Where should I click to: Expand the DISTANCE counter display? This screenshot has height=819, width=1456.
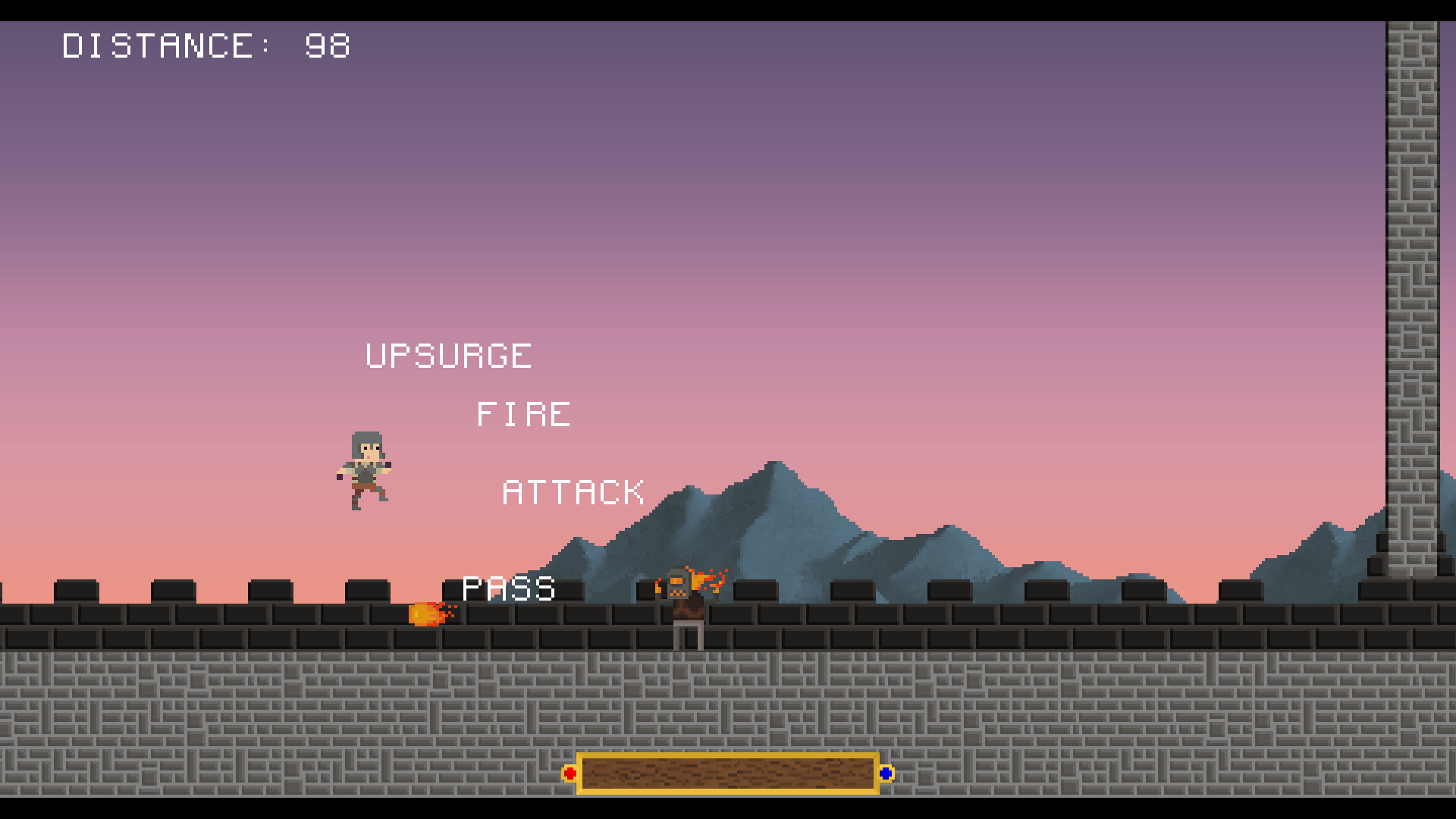point(205,47)
